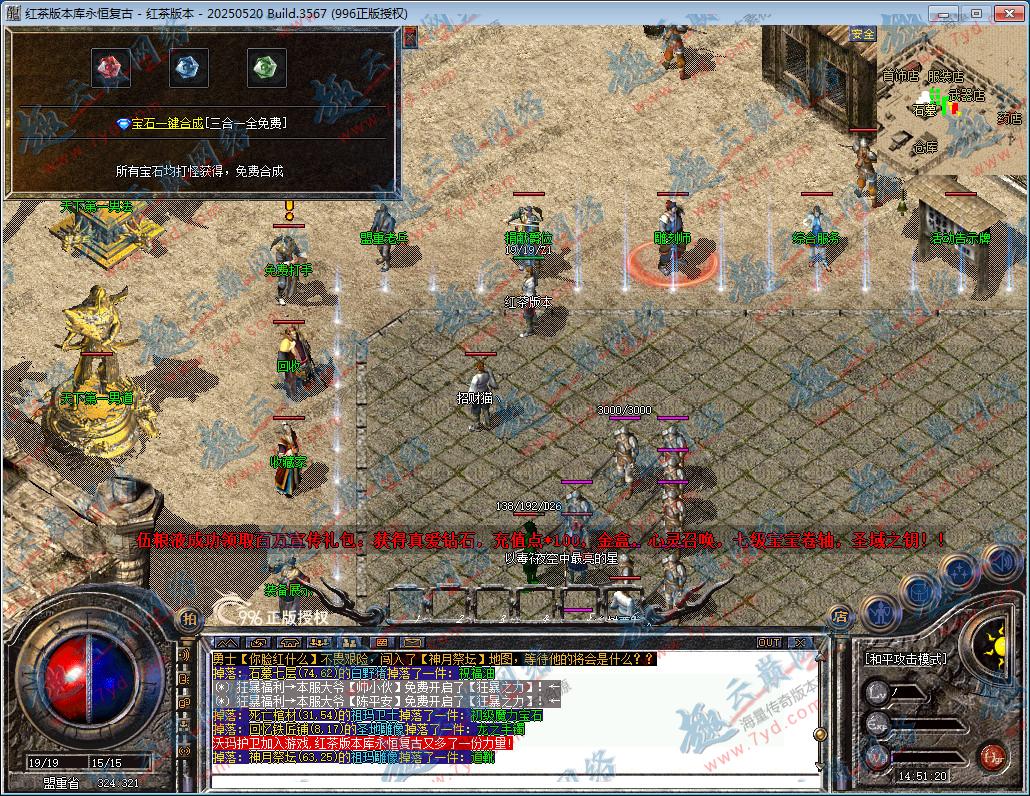1030x796 pixels.
Task: Open the round 店 shop button
Action: click(840, 617)
